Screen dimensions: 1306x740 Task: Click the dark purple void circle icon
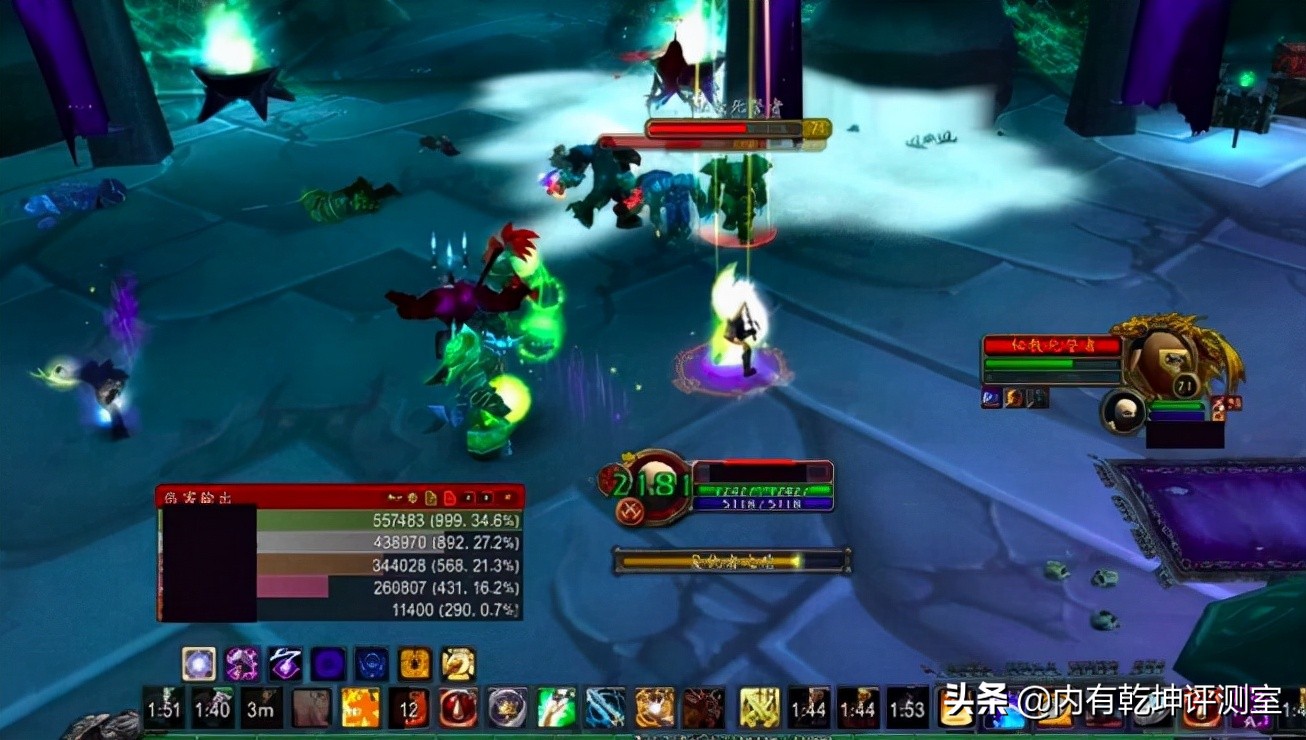click(x=328, y=664)
